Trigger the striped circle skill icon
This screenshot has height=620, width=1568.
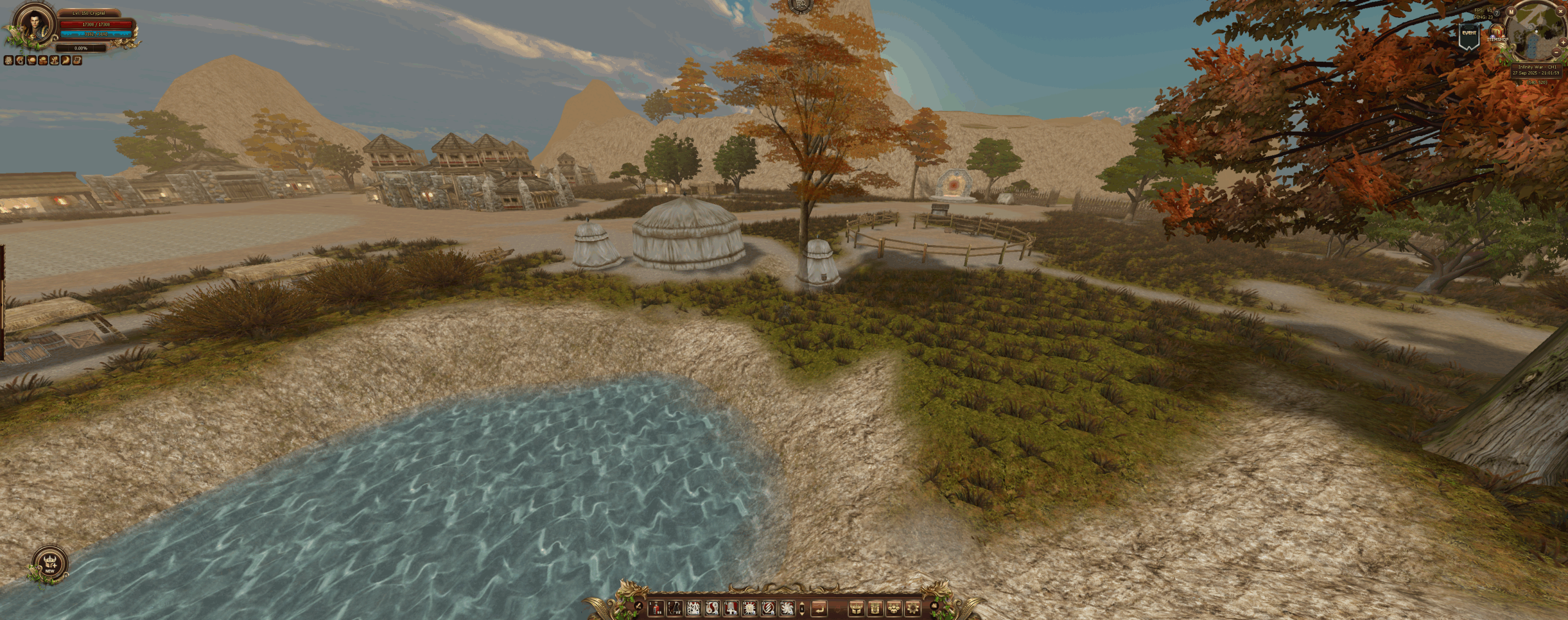pyautogui.click(x=768, y=608)
